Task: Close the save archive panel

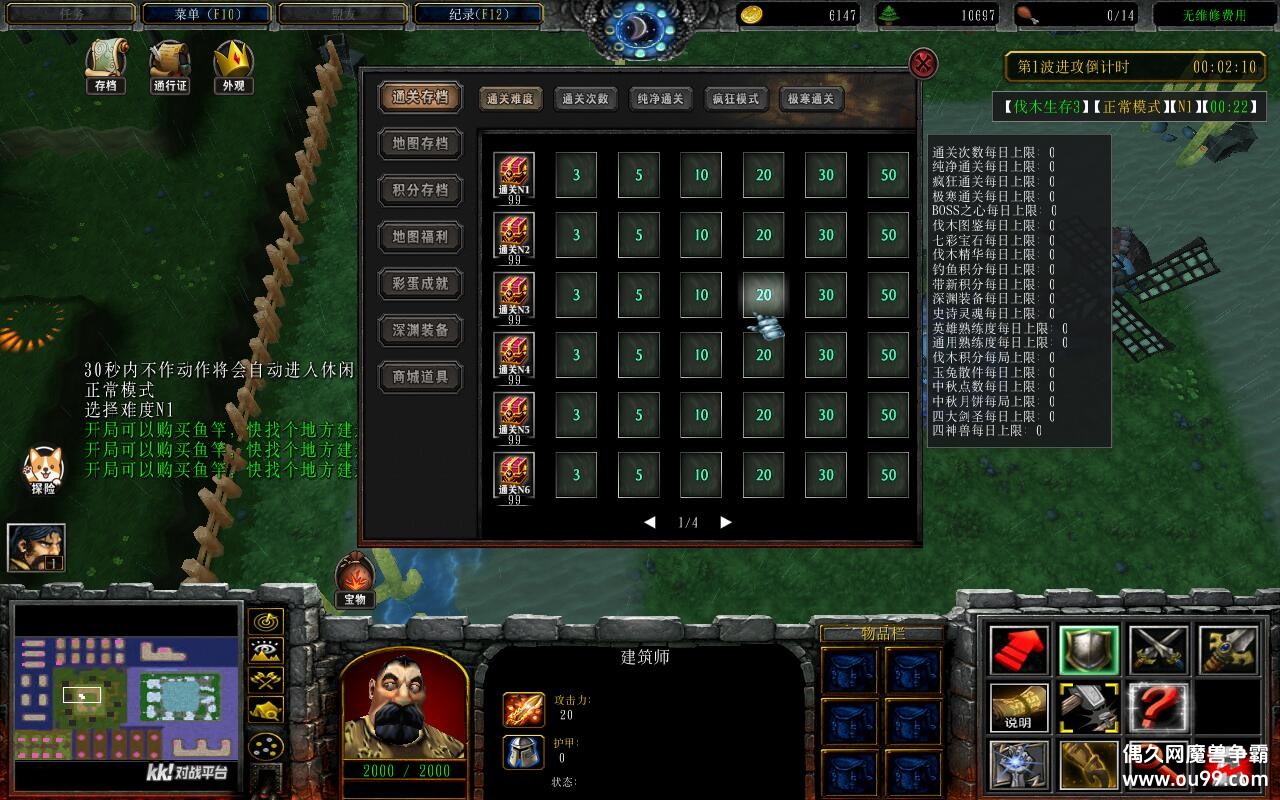Action: 923,64
